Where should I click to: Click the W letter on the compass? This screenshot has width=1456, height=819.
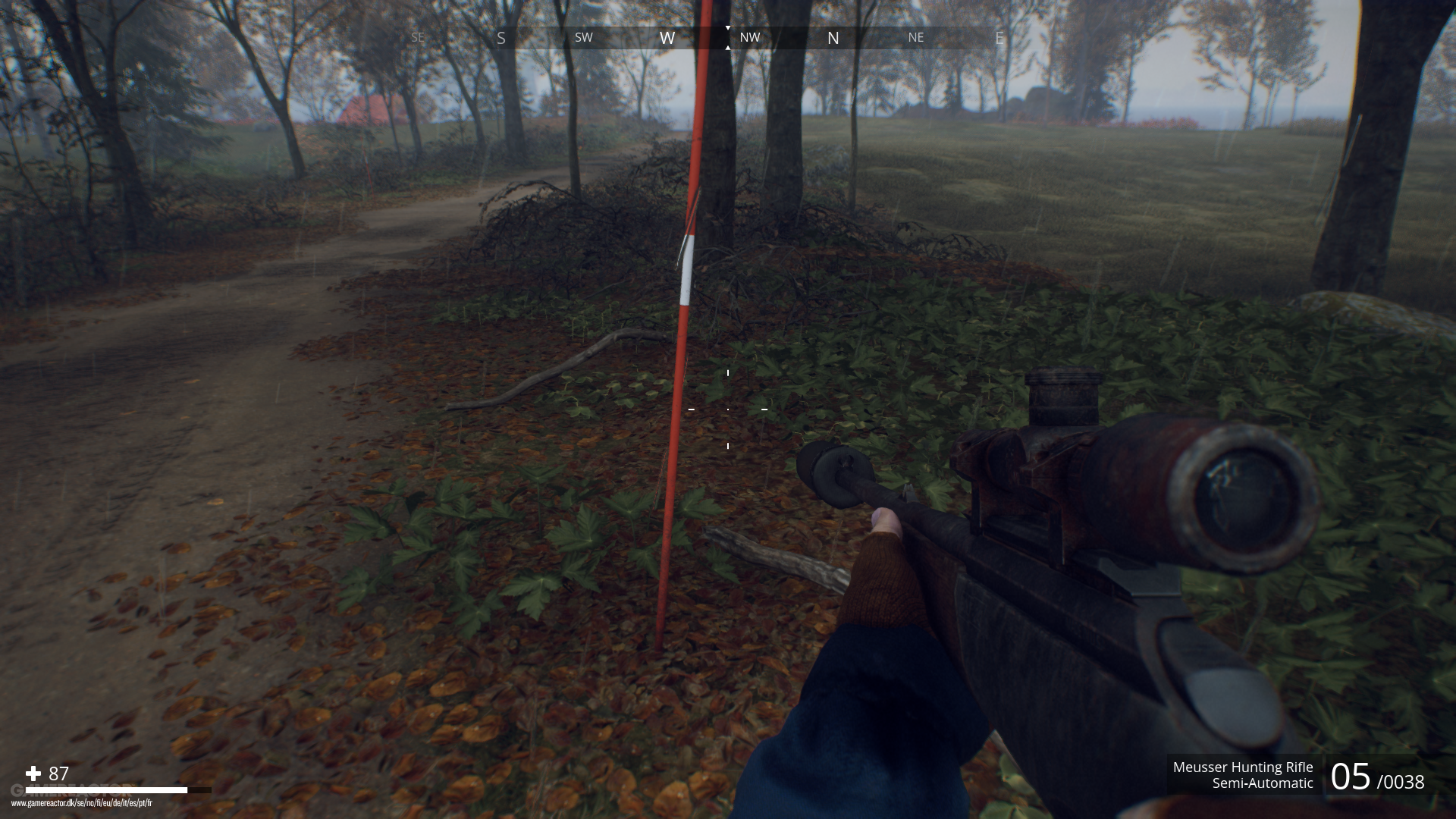point(667,36)
